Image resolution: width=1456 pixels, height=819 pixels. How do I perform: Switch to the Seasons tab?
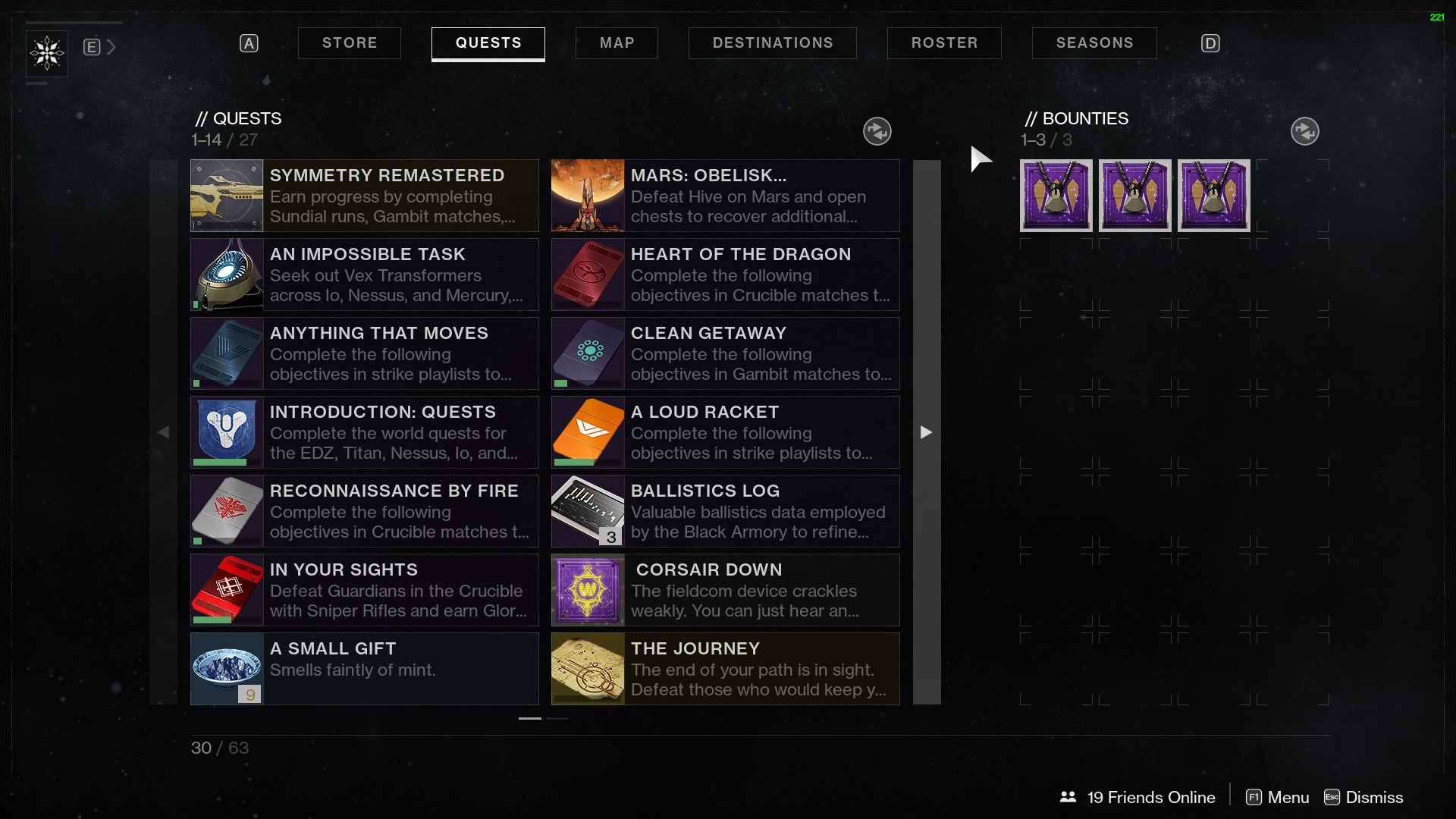(1094, 43)
